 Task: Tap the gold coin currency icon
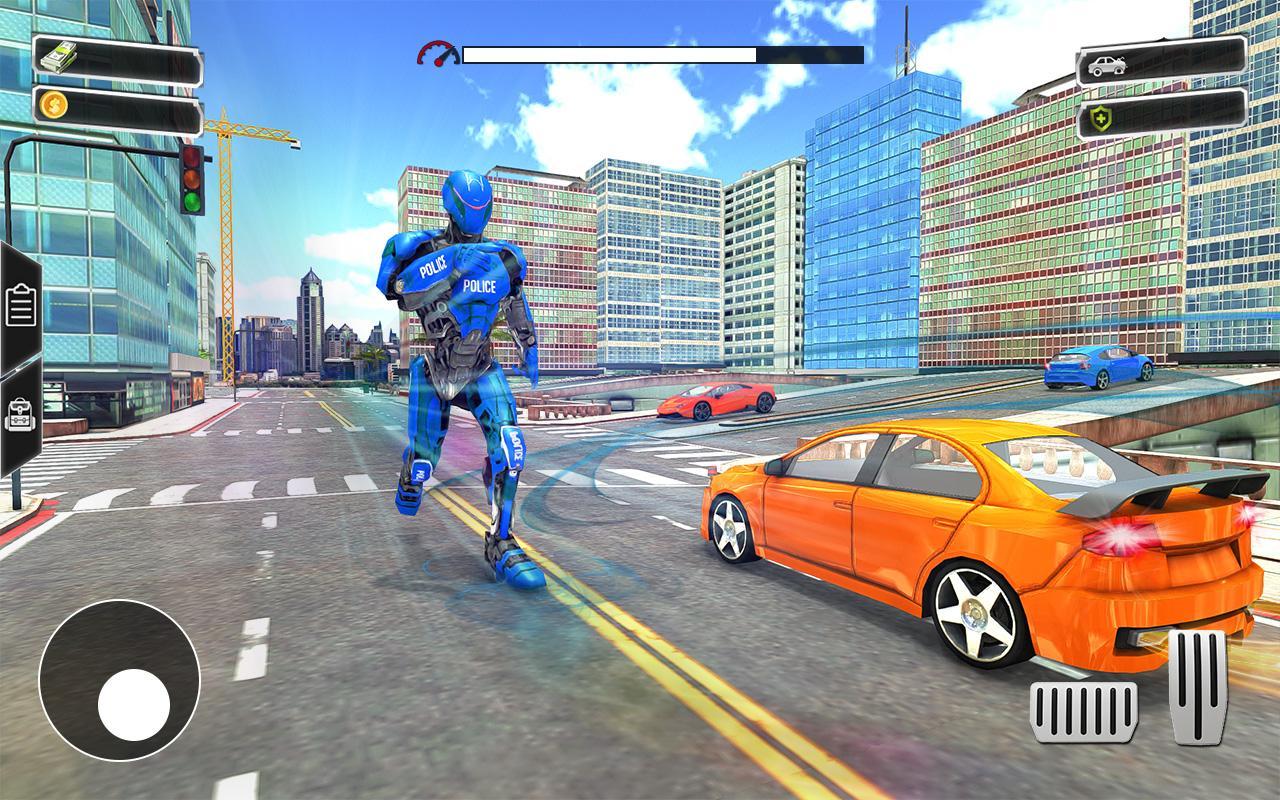pyautogui.click(x=54, y=105)
